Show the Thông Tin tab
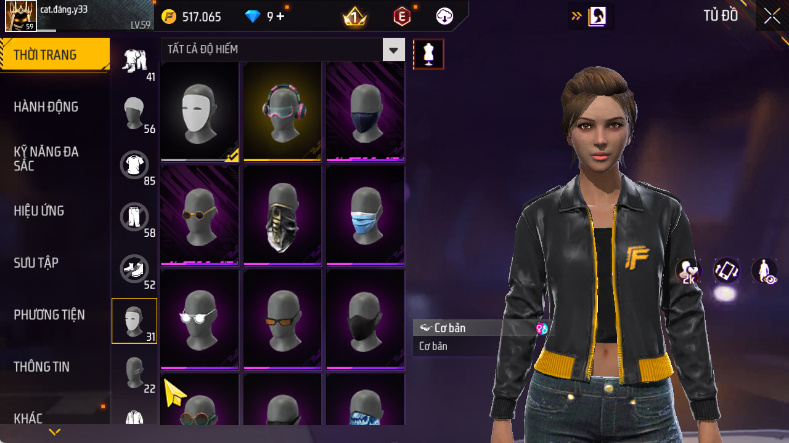 click(42, 367)
